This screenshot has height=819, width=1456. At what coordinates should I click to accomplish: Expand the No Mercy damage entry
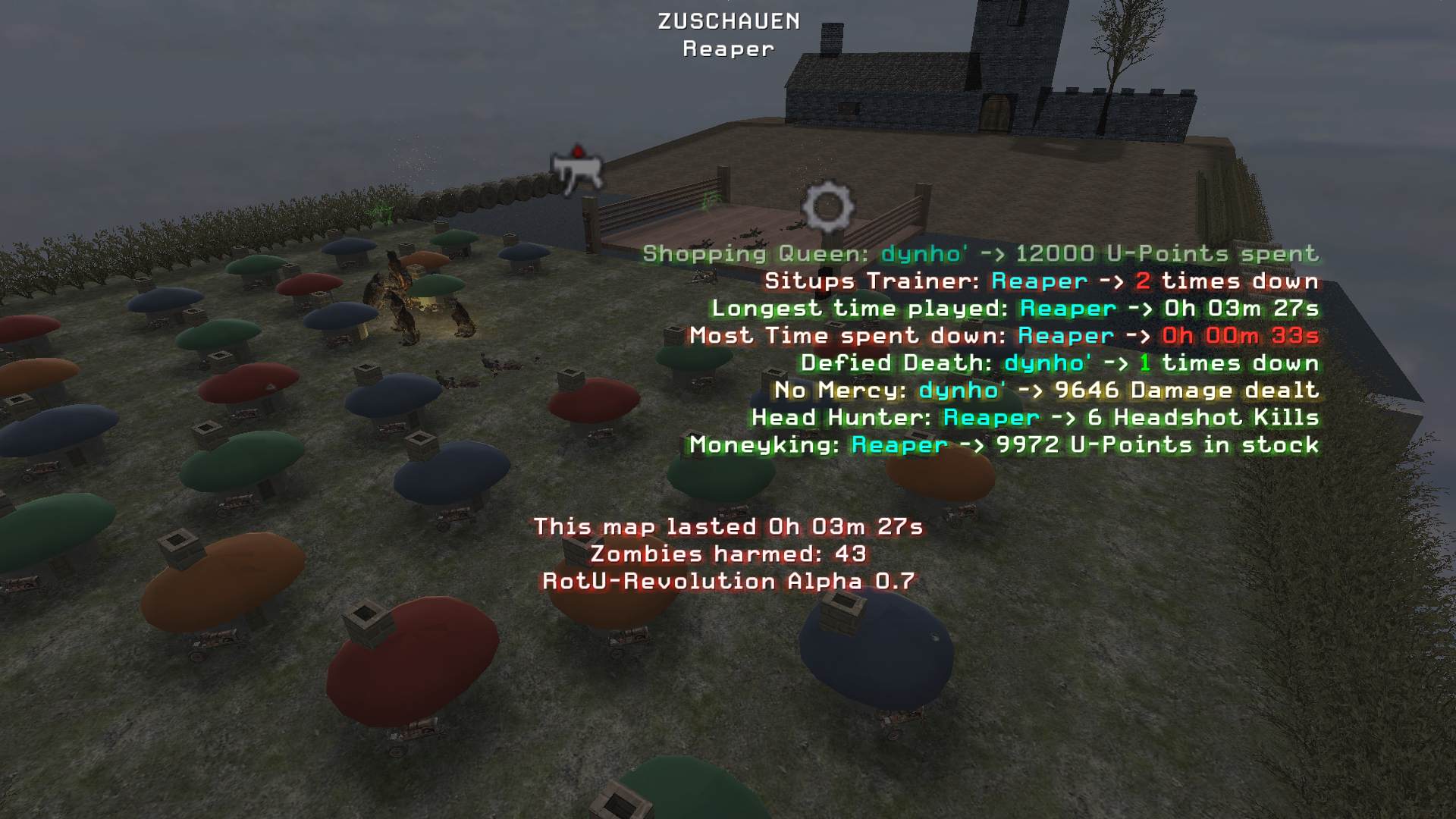pyautogui.click(x=1046, y=391)
